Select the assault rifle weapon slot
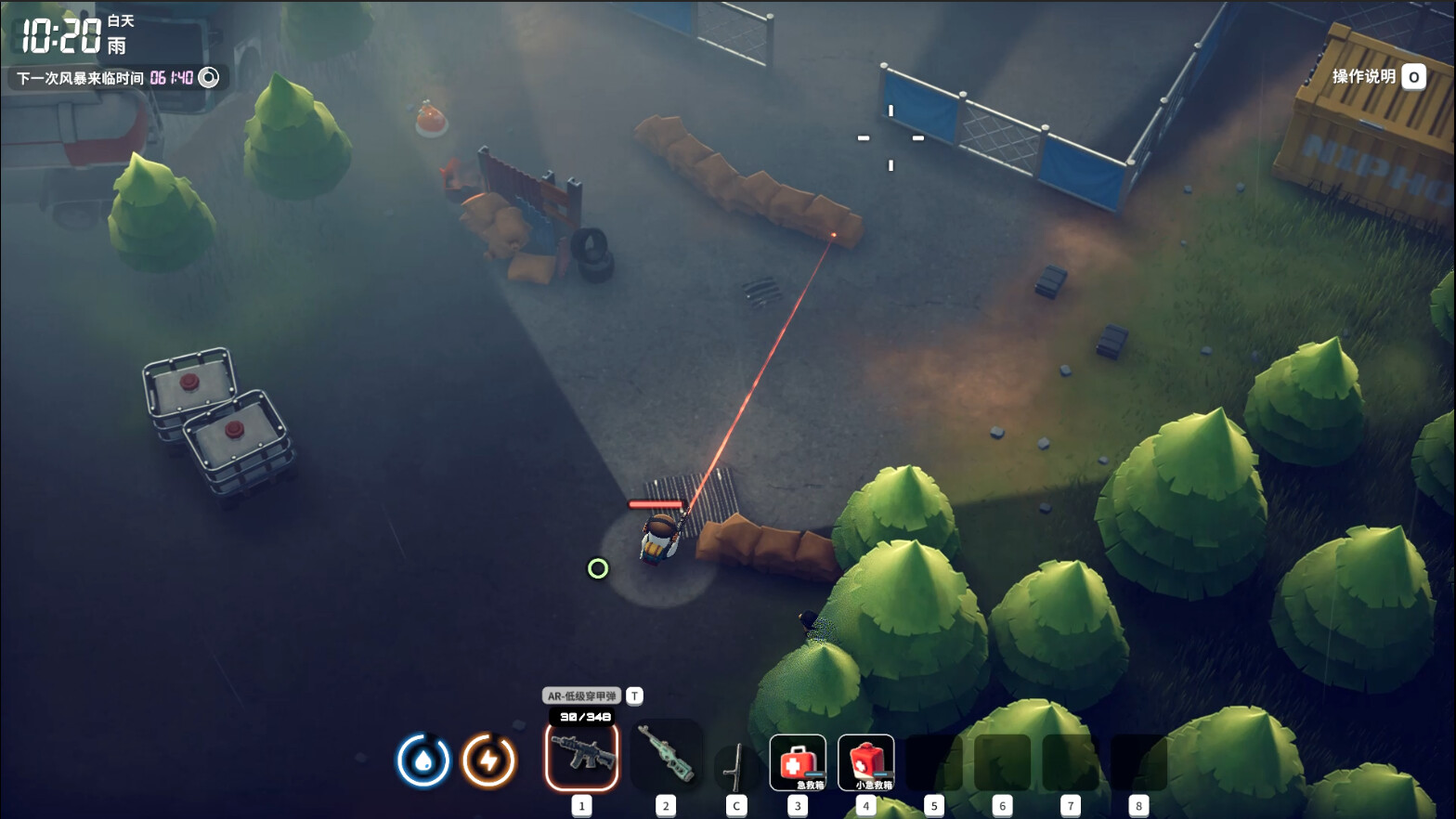 pyautogui.click(x=582, y=757)
